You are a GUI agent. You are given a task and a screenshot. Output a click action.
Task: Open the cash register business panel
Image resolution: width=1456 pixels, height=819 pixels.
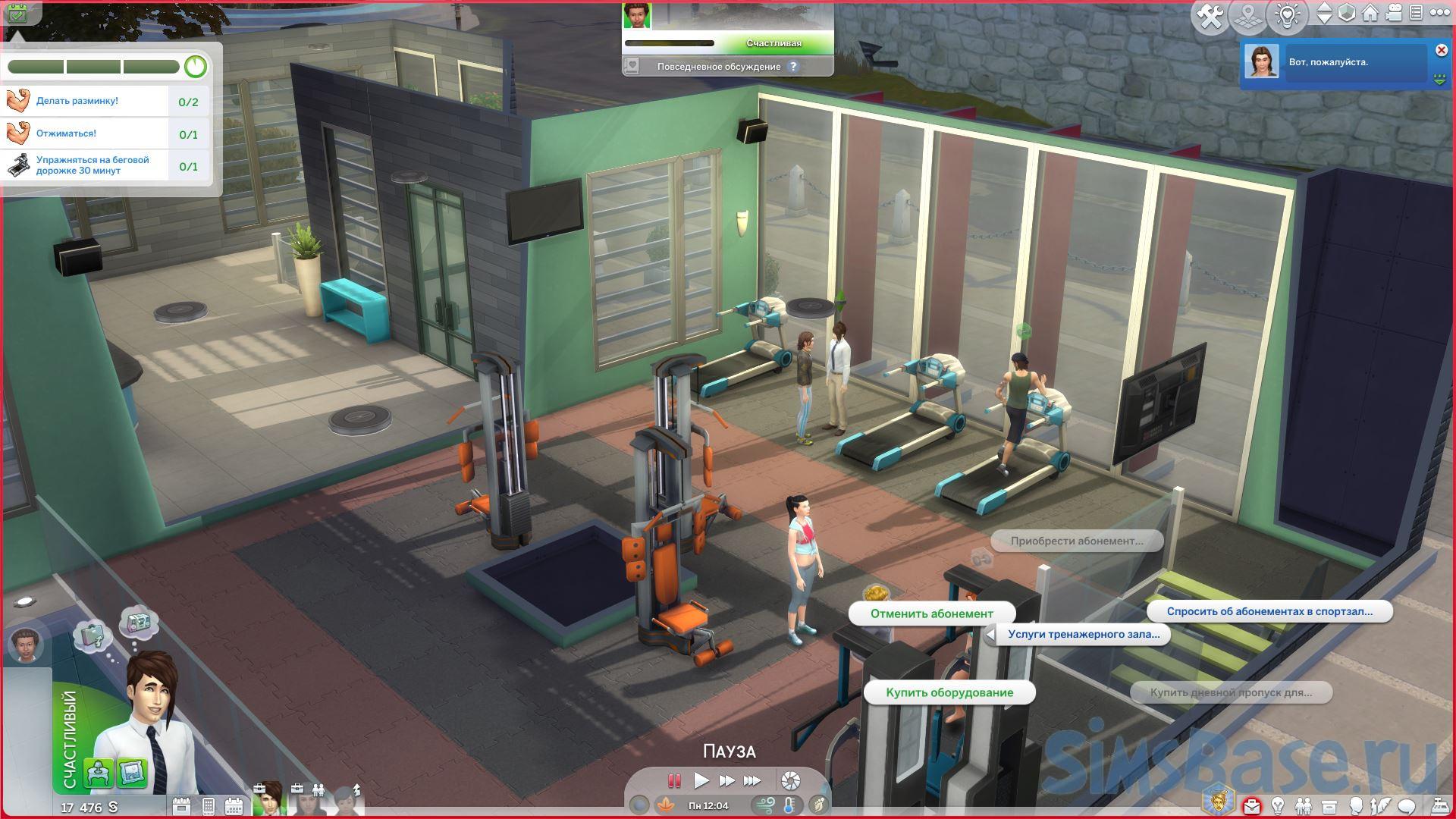(x=1439, y=805)
